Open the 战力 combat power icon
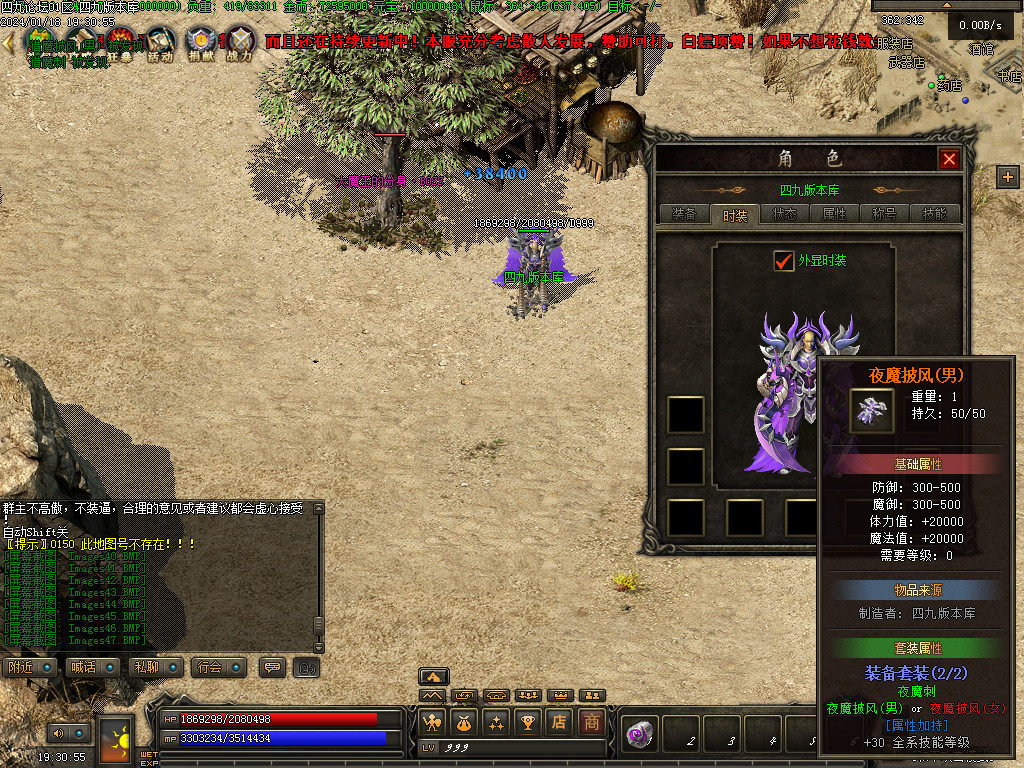This screenshot has width=1024, height=768. pyautogui.click(x=239, y=44)
